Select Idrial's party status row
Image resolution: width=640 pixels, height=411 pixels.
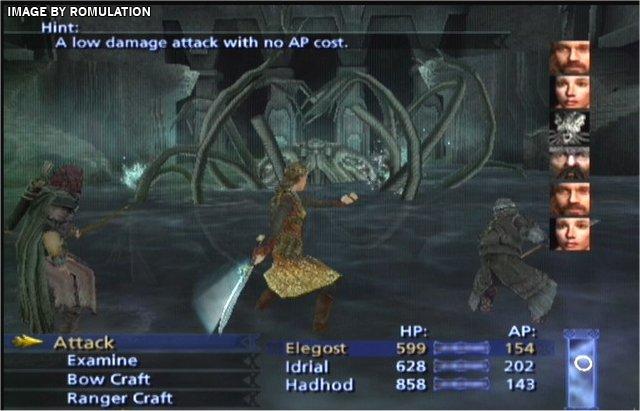[x=410, y=367]
